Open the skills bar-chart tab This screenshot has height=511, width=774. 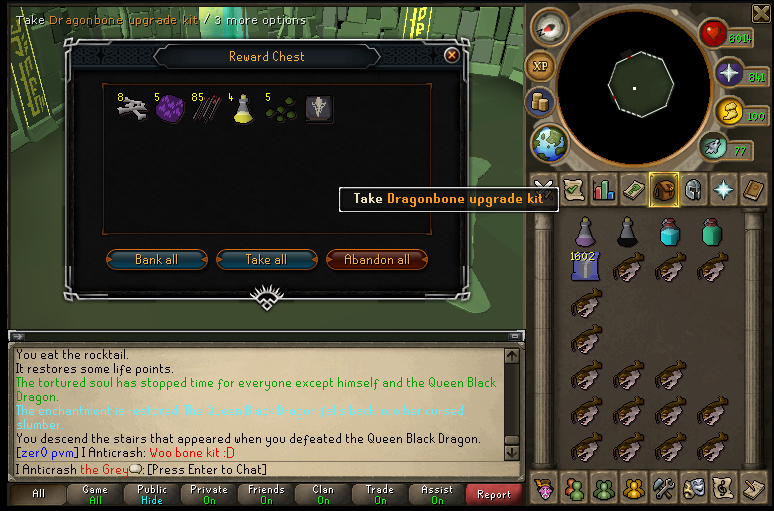[x=604, y=188]
